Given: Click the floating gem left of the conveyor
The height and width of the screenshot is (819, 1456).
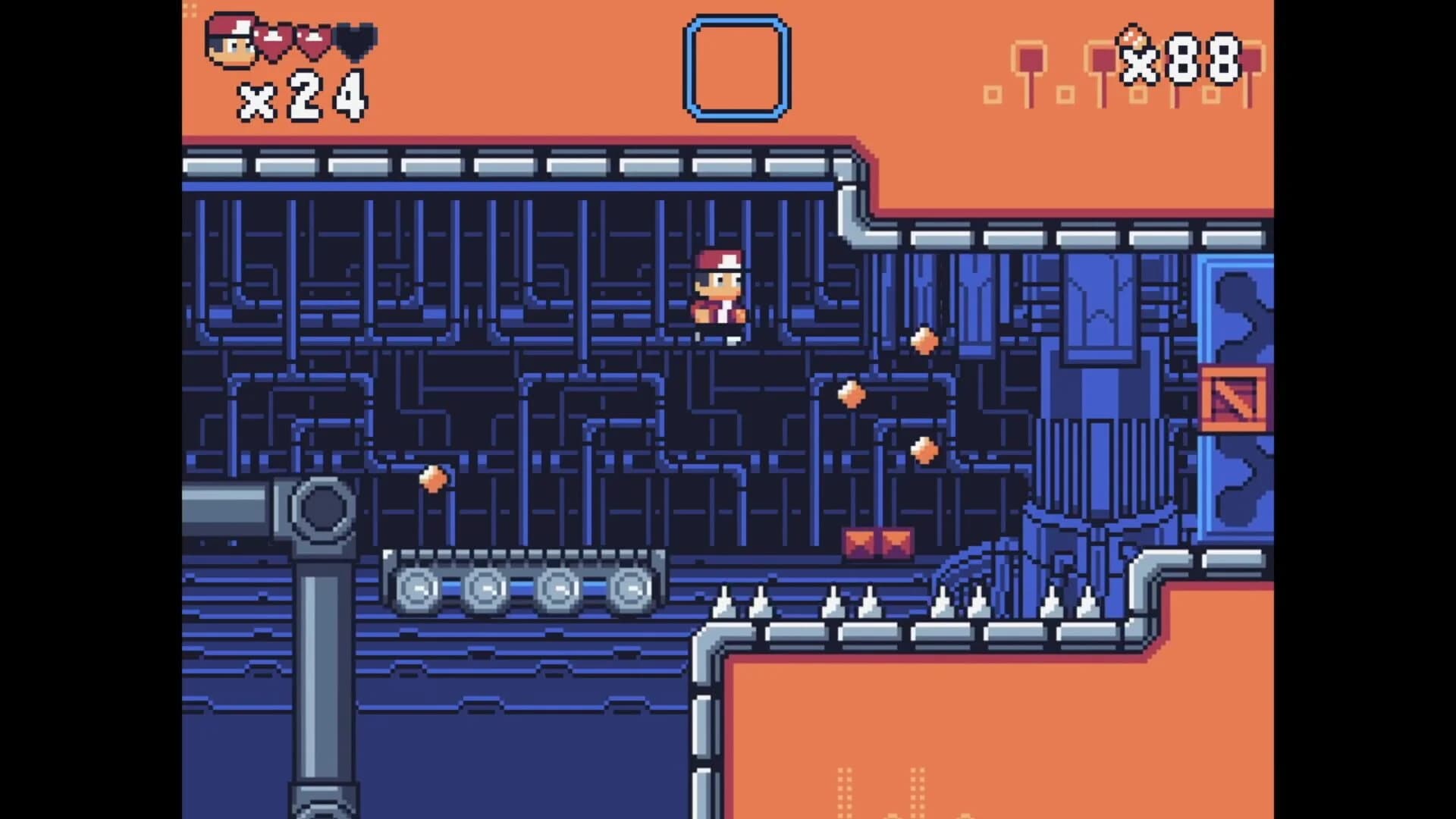Looking at the screenshot, I should [x=432, y=478].
